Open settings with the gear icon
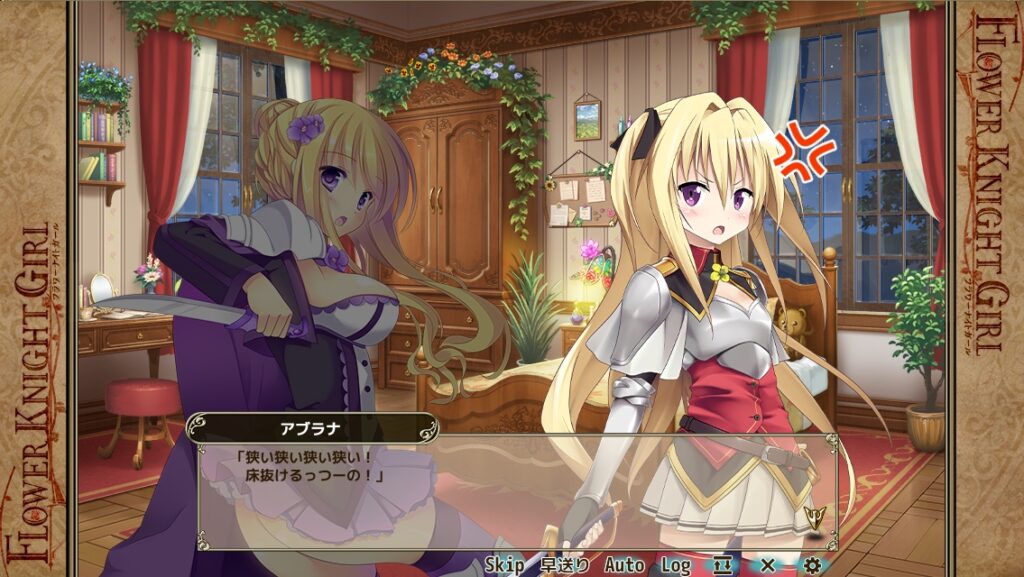This screenshot has width=1024, height=577. (x=812, y=565)
